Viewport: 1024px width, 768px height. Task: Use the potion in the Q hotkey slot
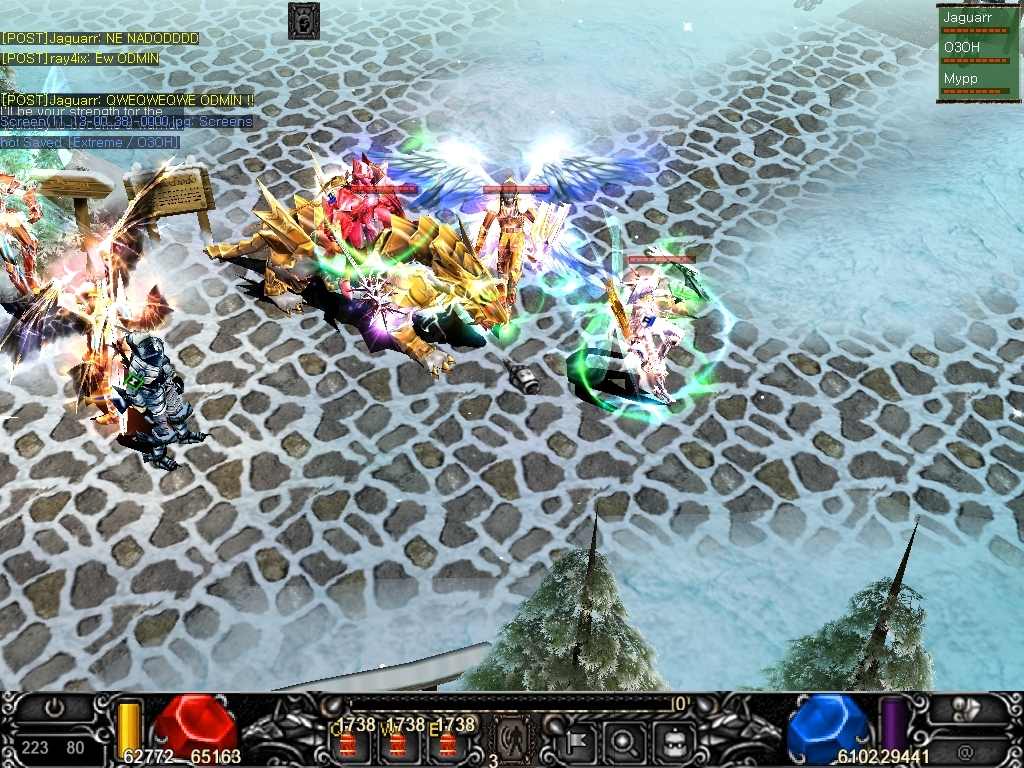tap(348, 744)
